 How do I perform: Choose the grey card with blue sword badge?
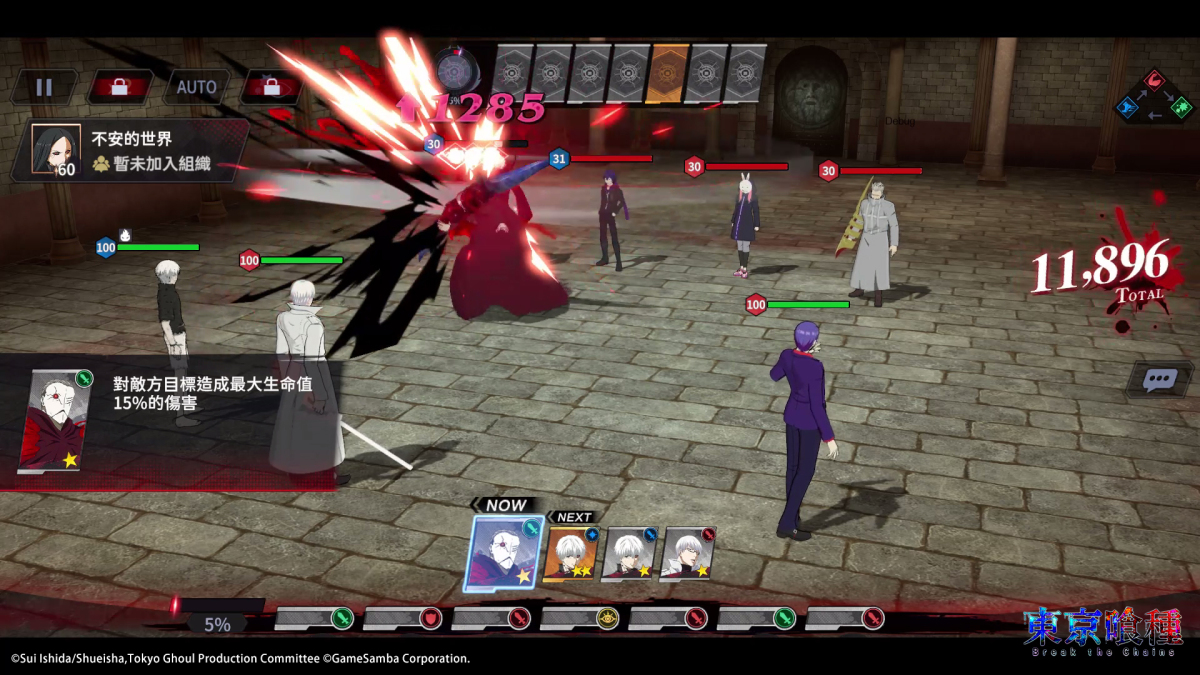click(x=630, y=554)
